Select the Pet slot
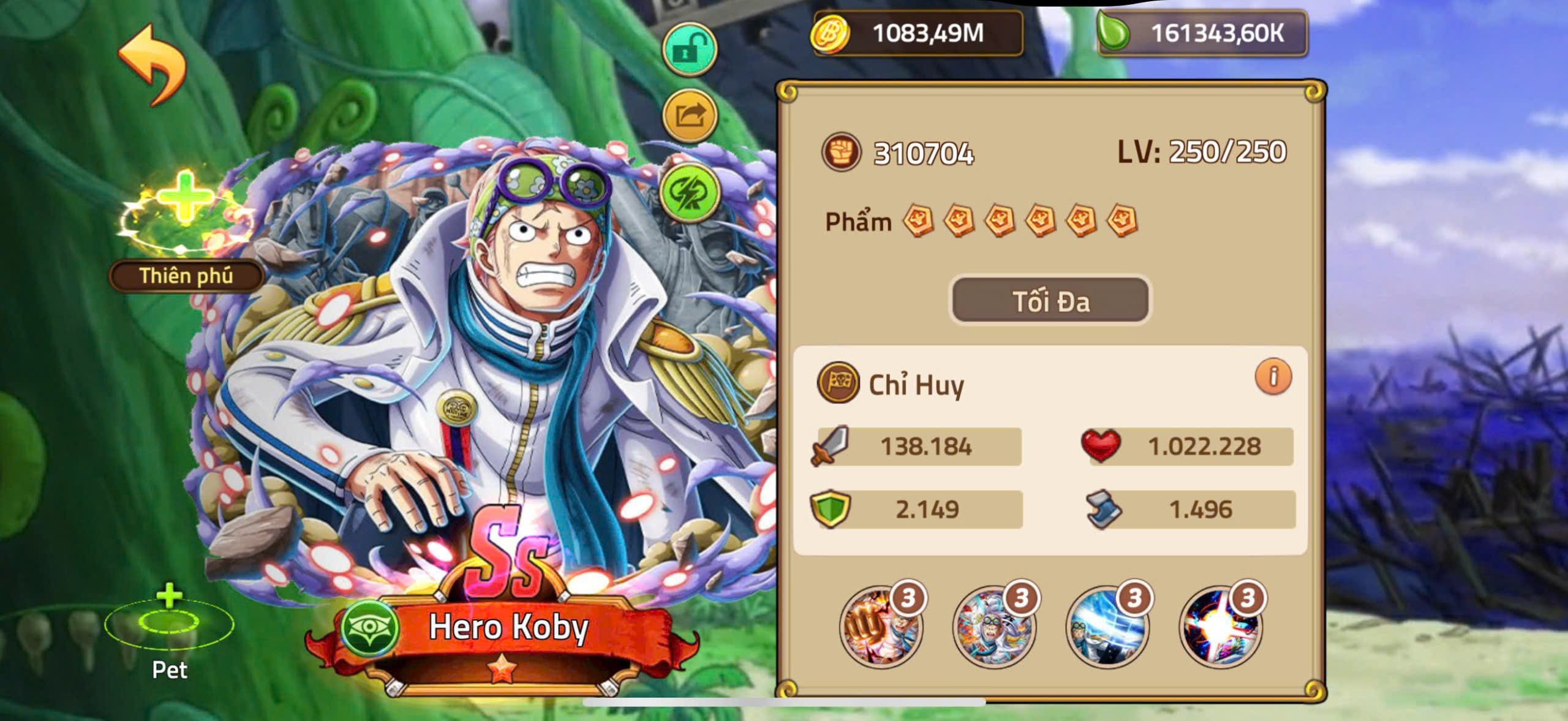Image resolution: width=1568 pixels, height=721 pixels. (x=168, y=625)
